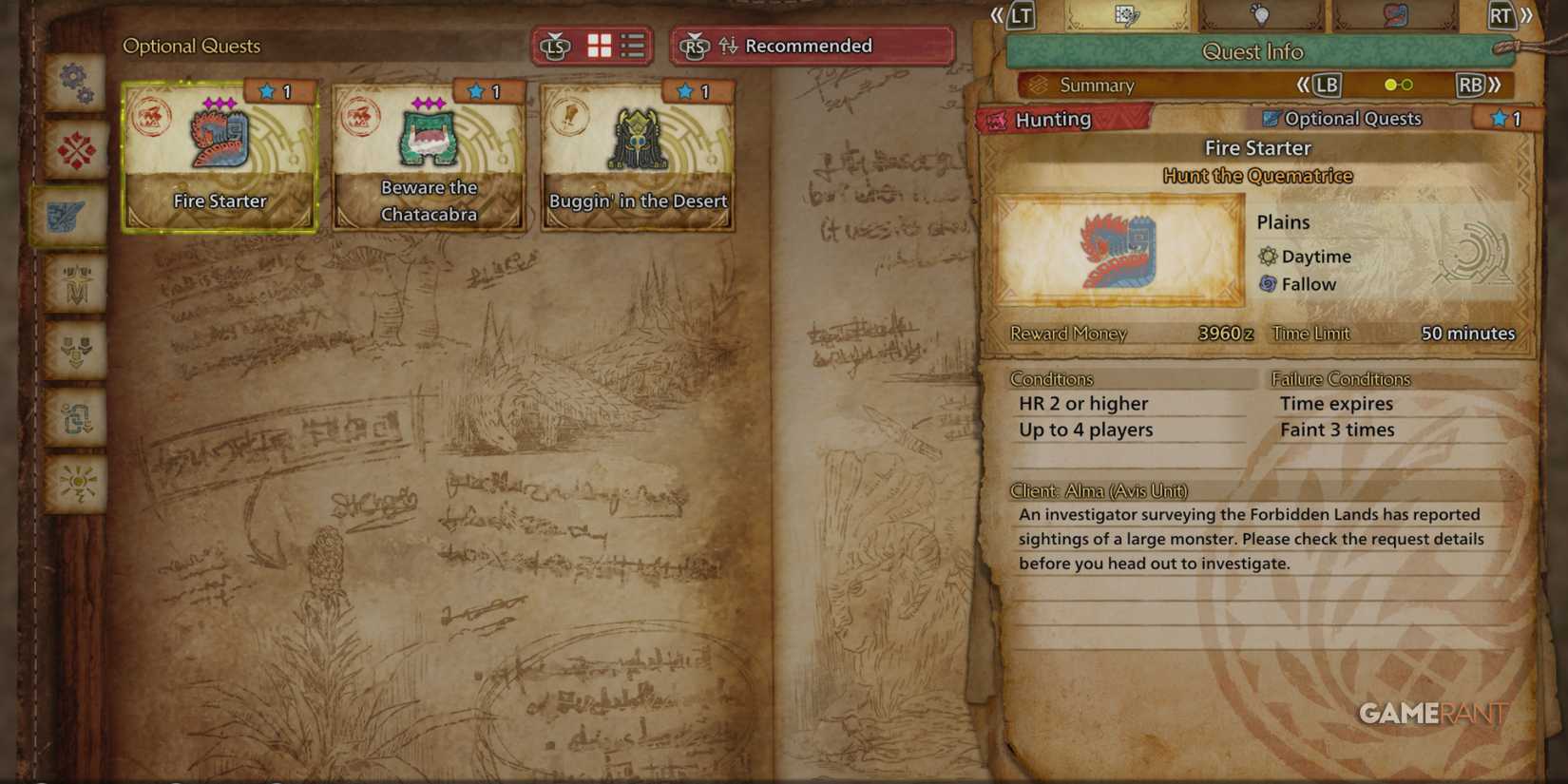
Task: Click the green page indicator dots
Action: (x=1399, y=85)
